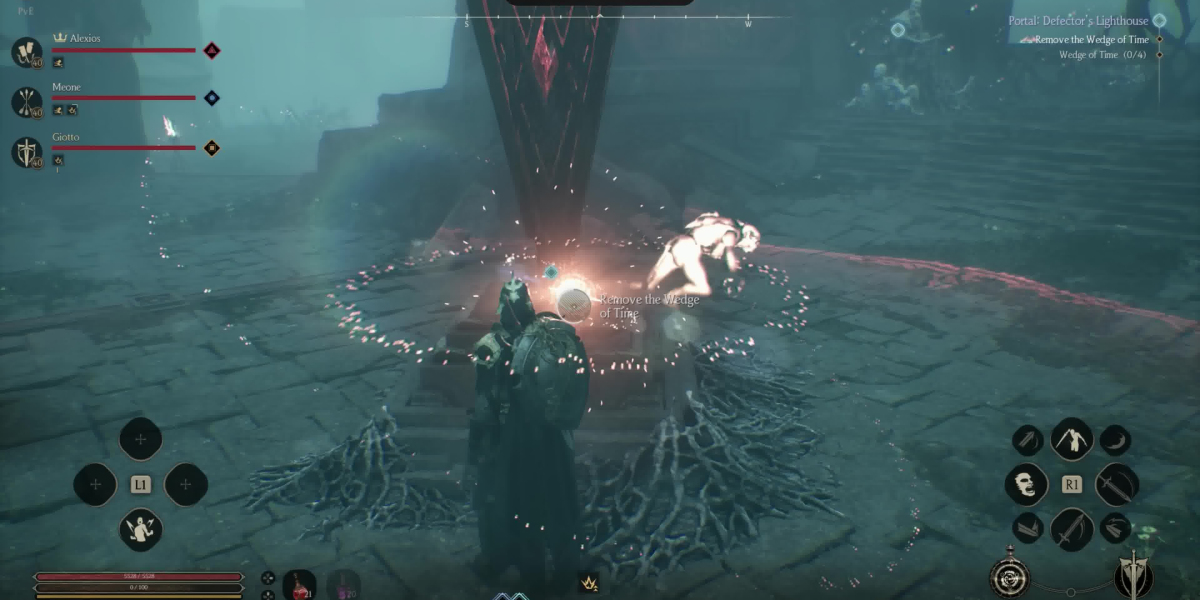Click the orange square marker beside Giotto
This screenshot has width=1200, height=600.
211,148
